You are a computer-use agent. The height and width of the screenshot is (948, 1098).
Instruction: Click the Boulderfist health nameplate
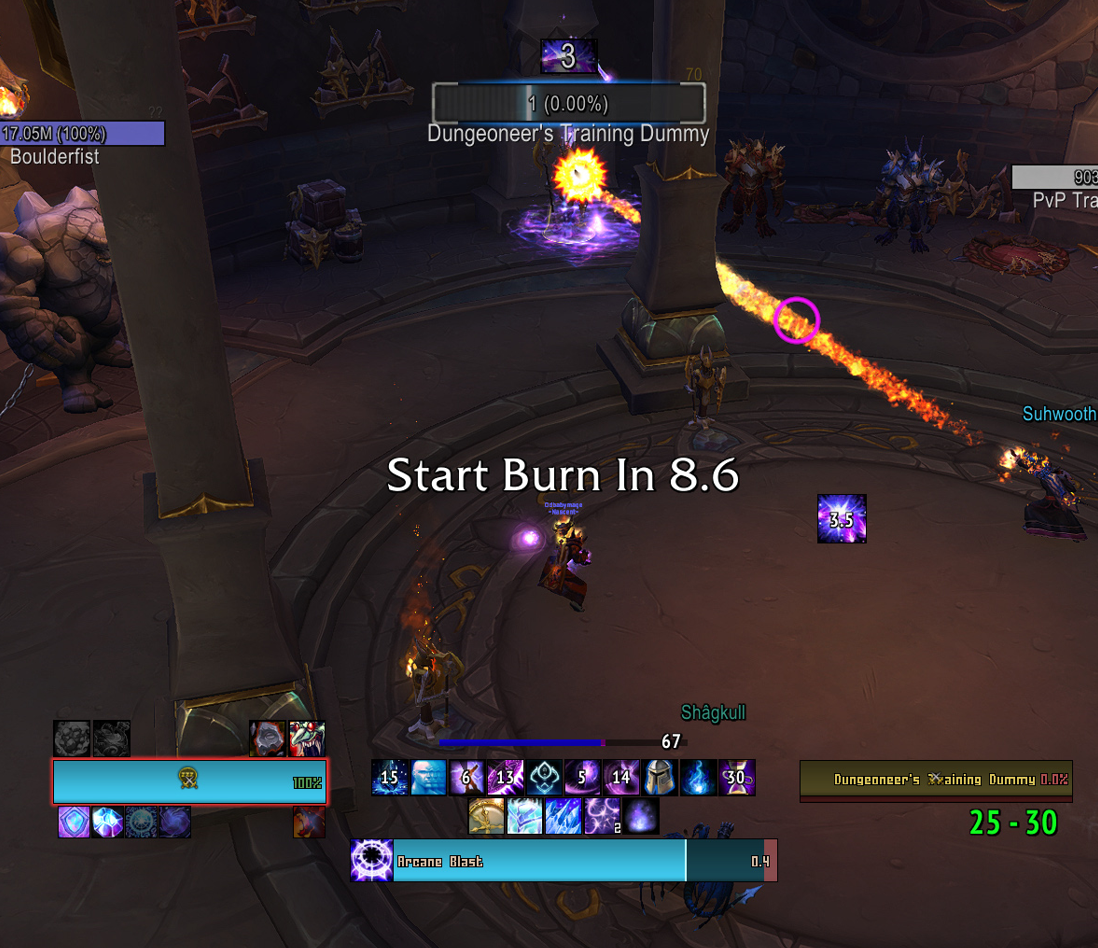point(82,133)
